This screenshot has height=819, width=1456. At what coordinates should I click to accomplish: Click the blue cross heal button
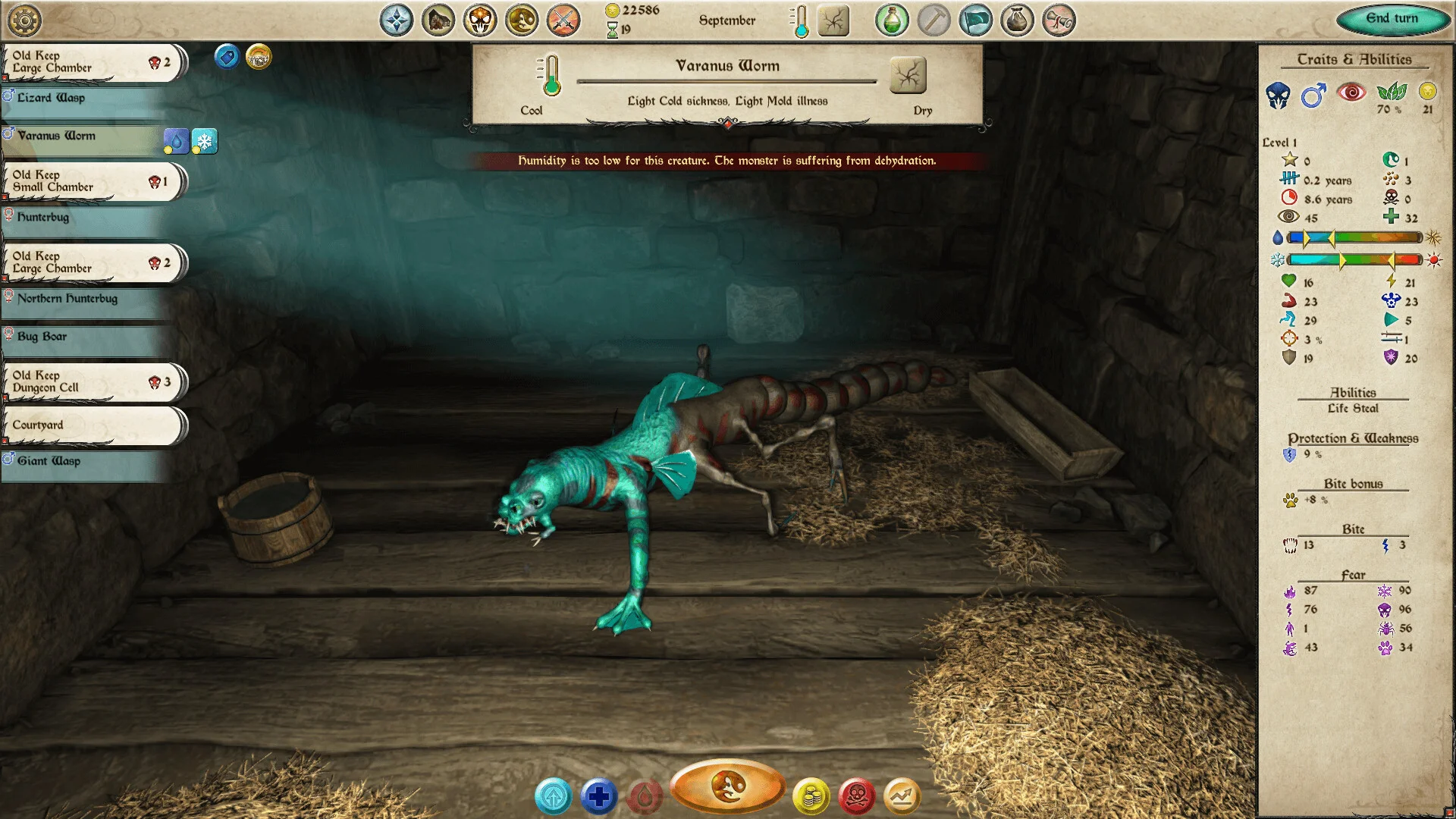coord(598,797)
